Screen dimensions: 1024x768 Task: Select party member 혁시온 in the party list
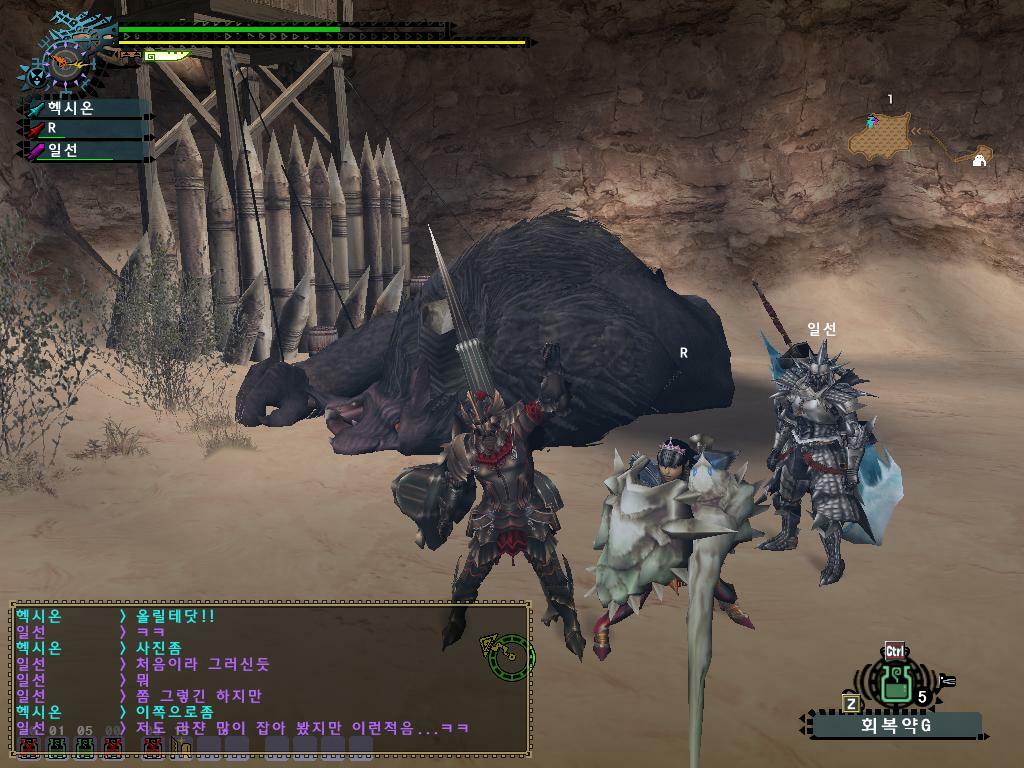click(87, 108)
